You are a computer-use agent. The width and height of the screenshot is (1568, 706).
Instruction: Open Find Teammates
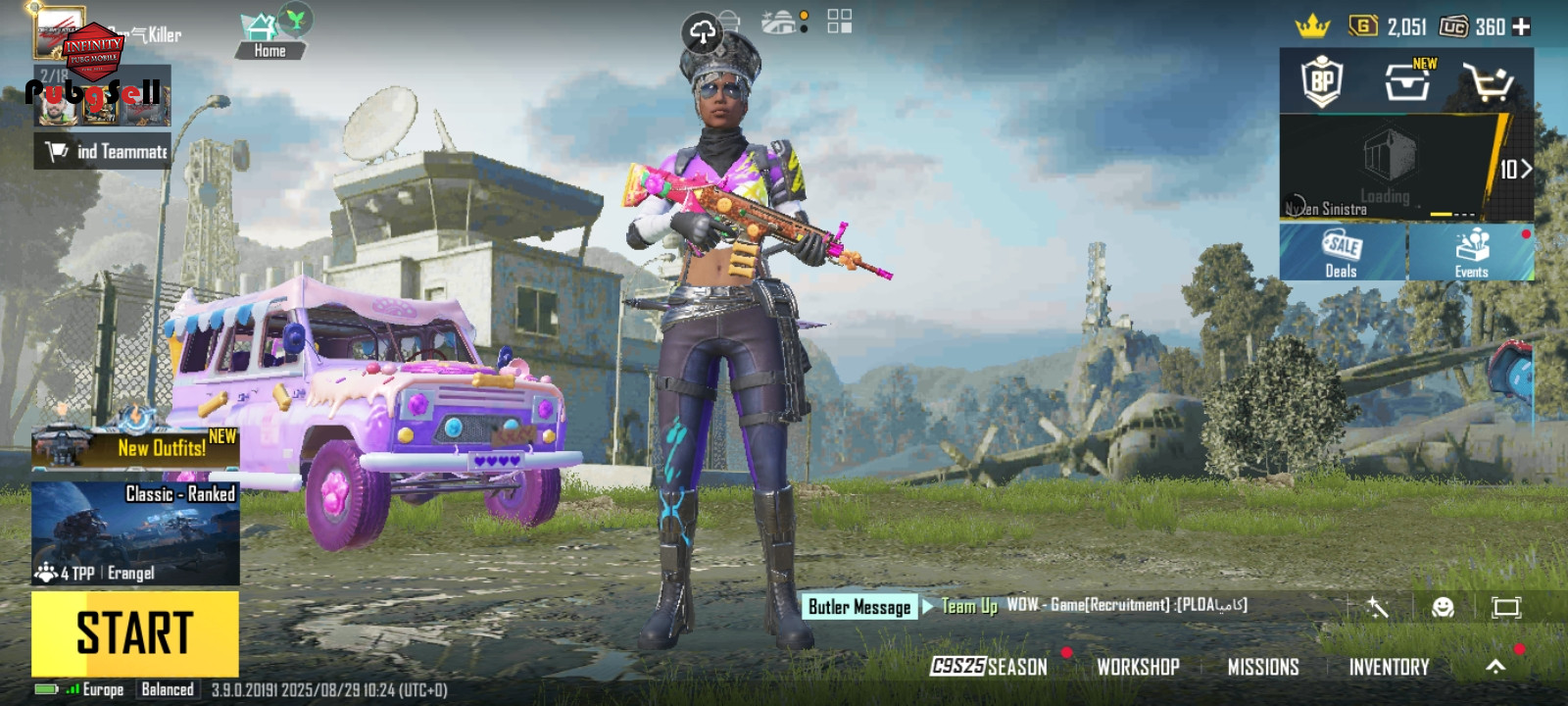coord(103,151)
